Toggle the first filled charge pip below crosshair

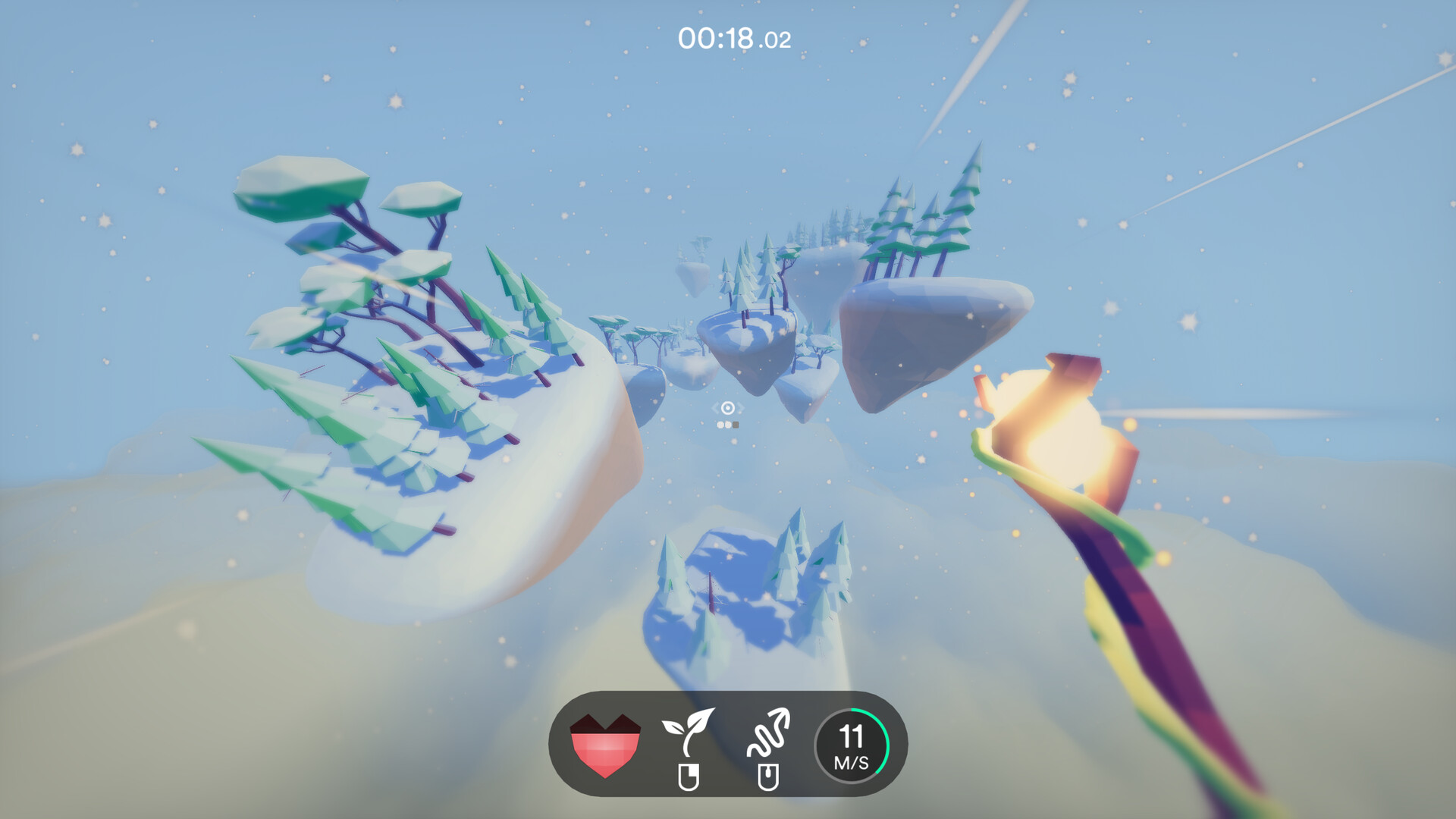[x=720, y=425]
